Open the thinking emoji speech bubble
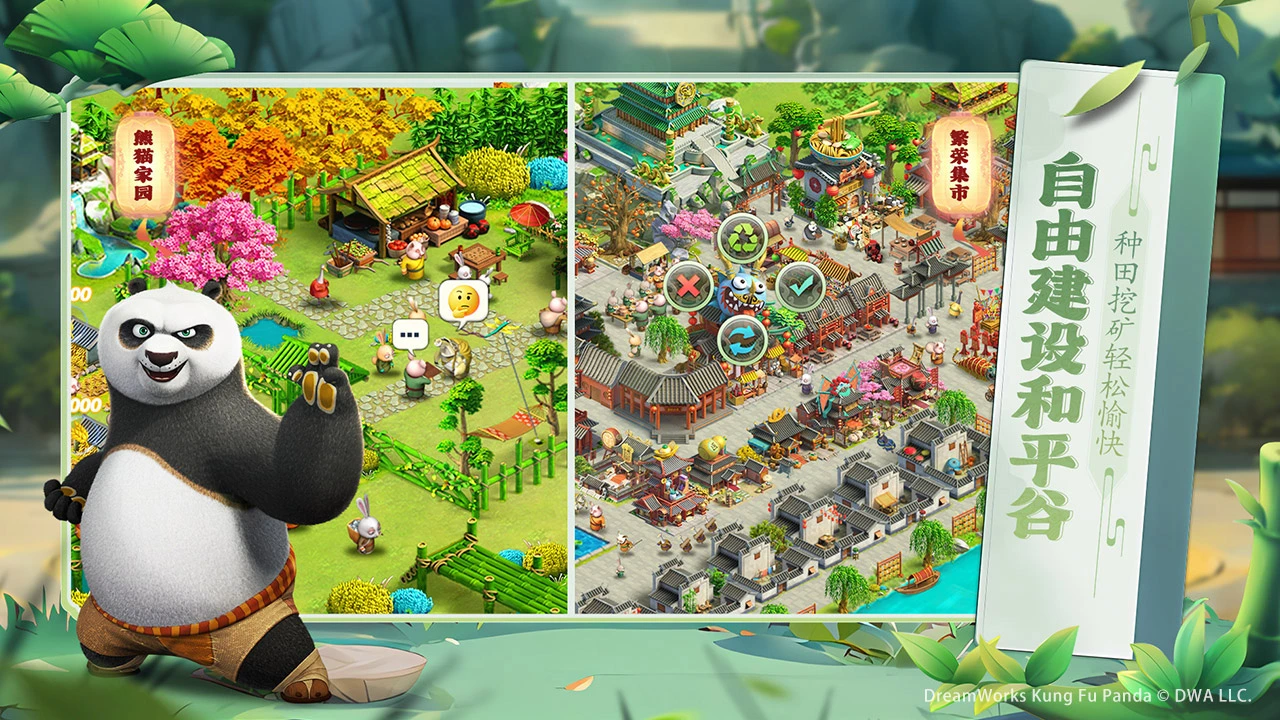 (463, 299)
